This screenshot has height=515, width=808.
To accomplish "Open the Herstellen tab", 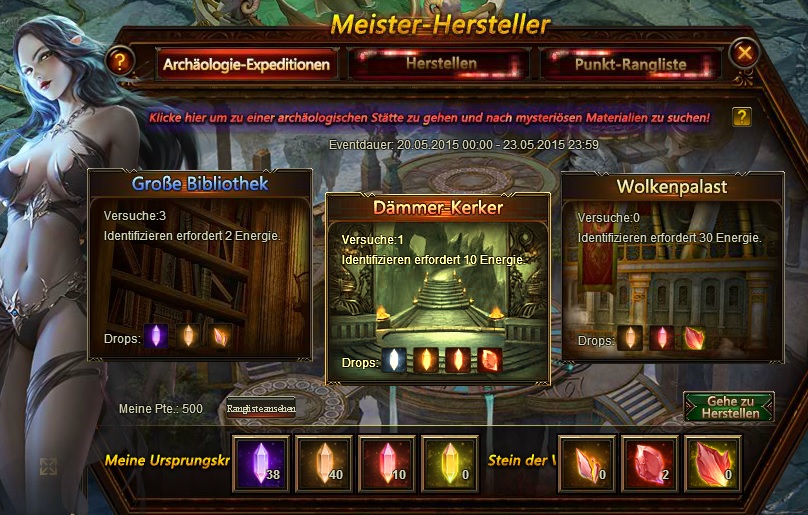I will (x=440, y=64).
